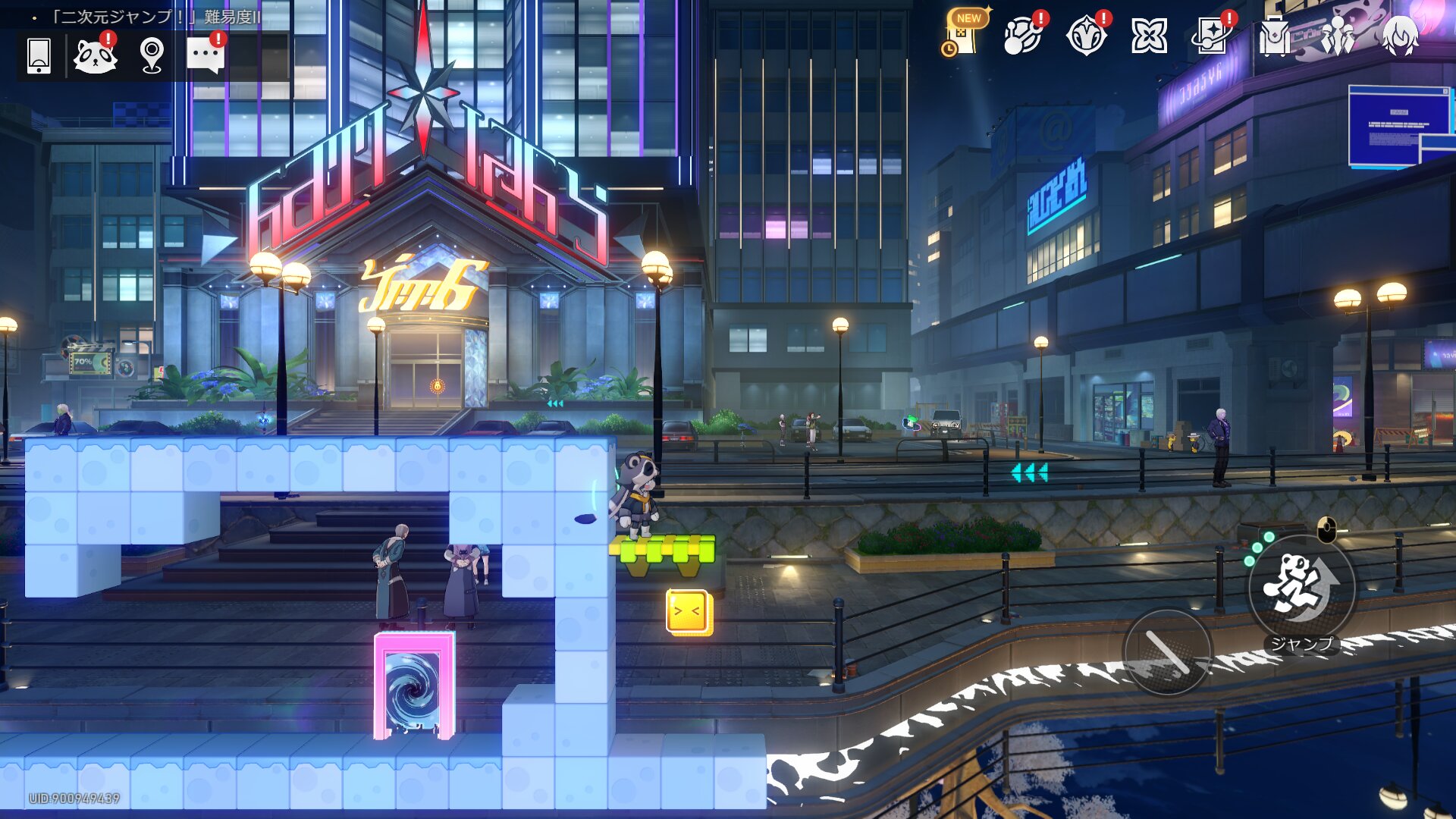Screen dimensions: 1456x819
Task: Open the backpack inventory icon
Action: click(x=1274, y=35)
